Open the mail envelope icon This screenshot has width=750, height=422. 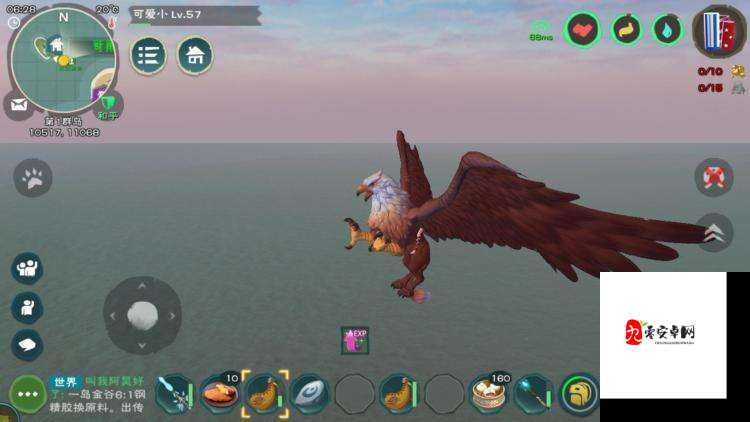[x=17, y=103]
